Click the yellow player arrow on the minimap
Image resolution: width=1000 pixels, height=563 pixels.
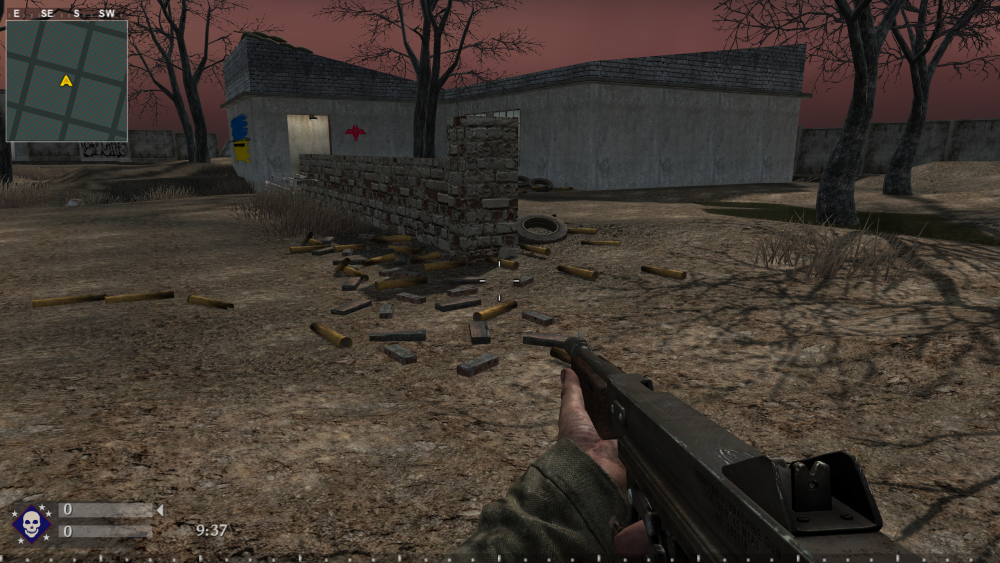(x=66, y=81)
